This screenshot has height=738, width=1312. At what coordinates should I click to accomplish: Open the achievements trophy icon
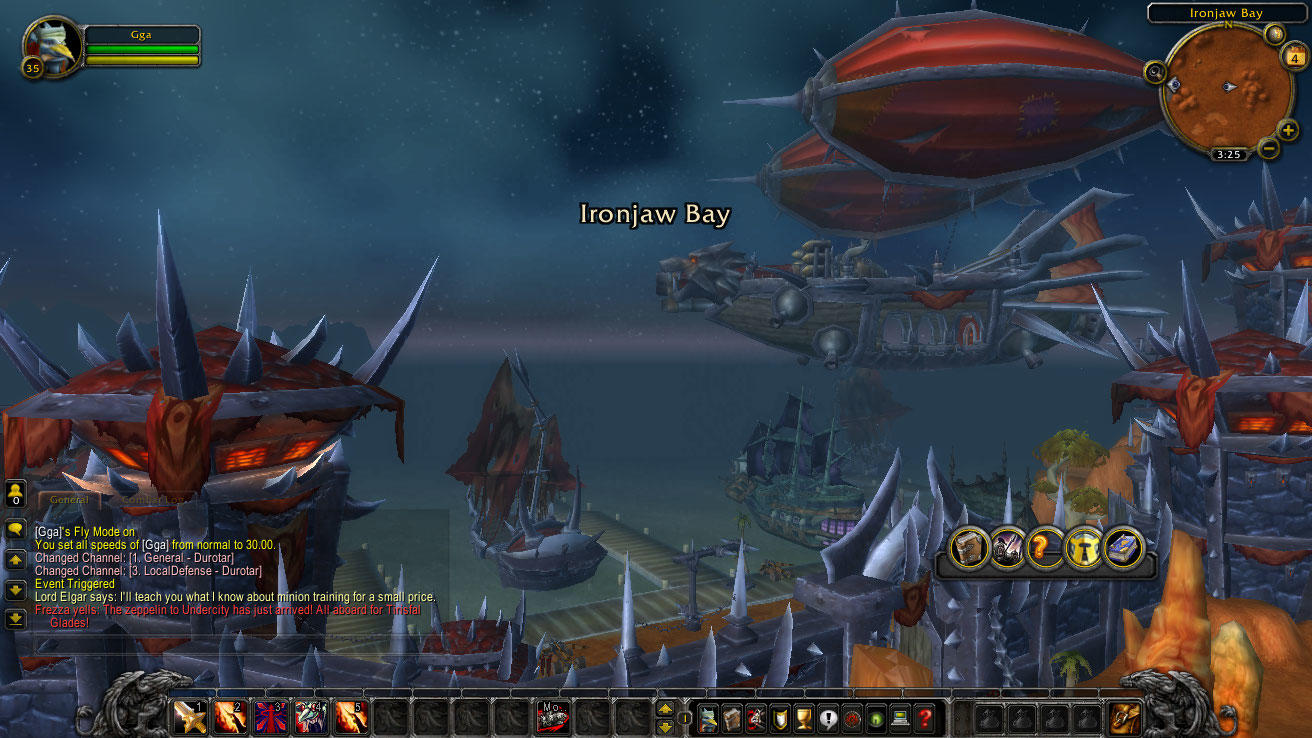click(803, 717)
